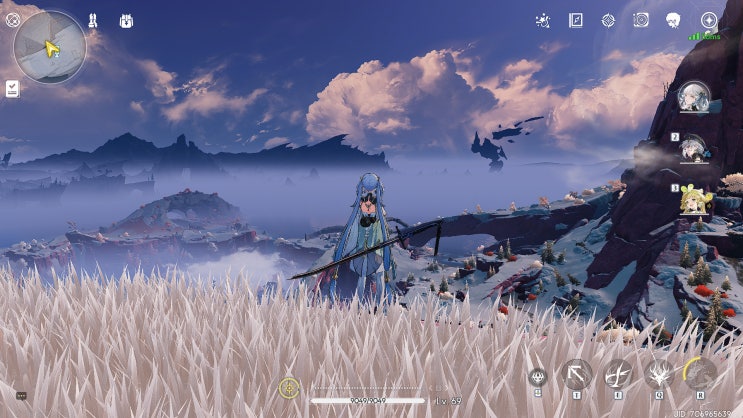Viewport: 743px width, 418px height.
Task: Click the crossed-circles icon beside the minimap
Action: tap(12, 19)
